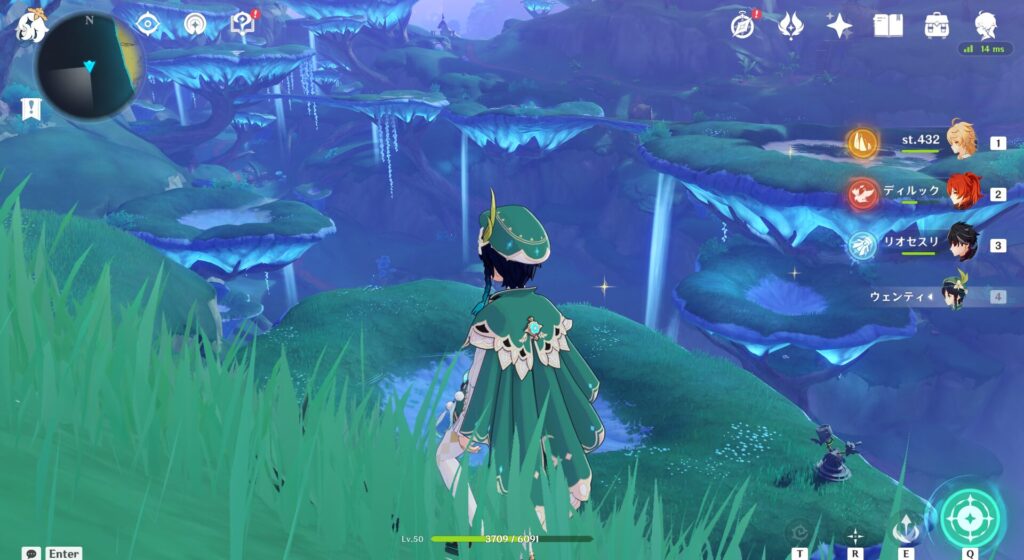Click the circular minimap

(x=89, y=67)
